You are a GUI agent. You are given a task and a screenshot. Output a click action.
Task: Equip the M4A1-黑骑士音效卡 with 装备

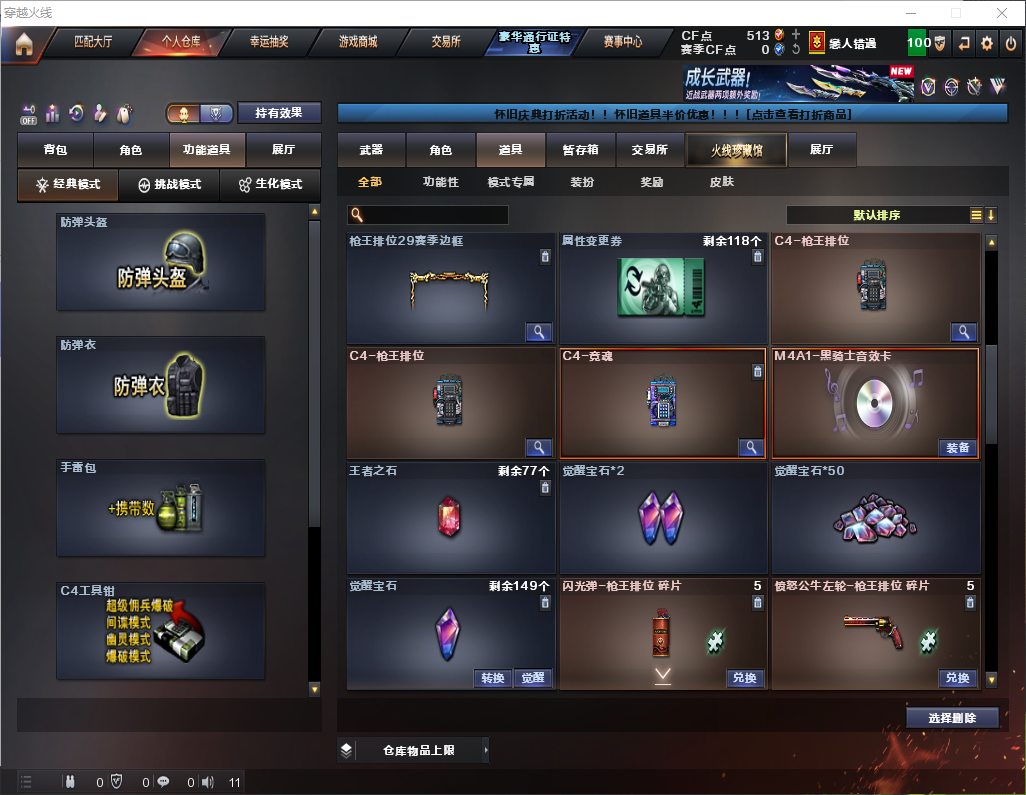click(957, 448)
